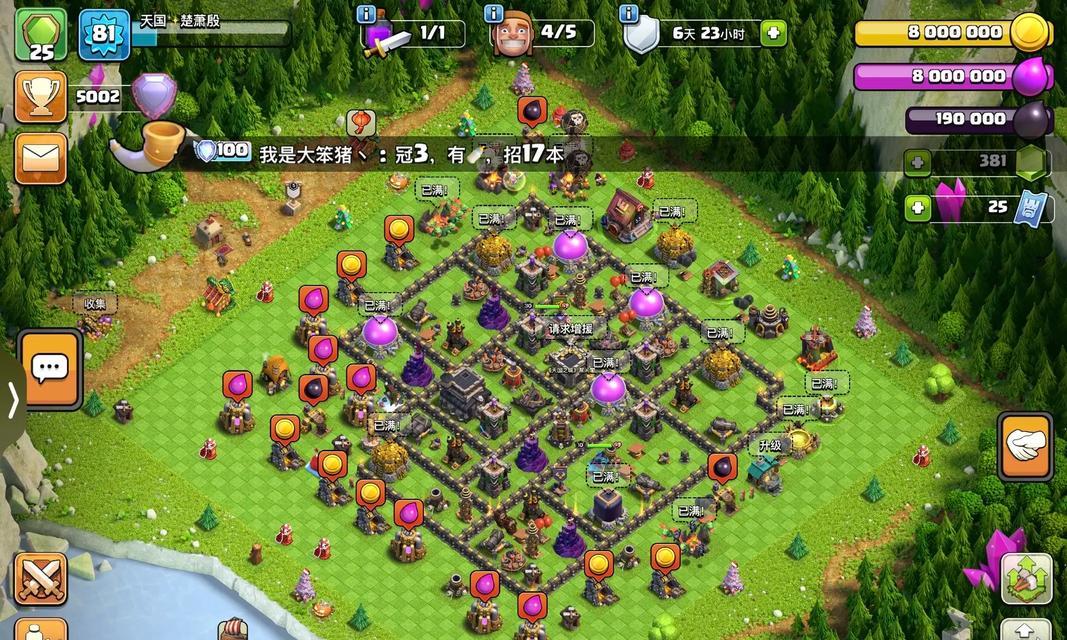Show army info next to 1/1
The image size is (1067, 640).
(366, 14)
